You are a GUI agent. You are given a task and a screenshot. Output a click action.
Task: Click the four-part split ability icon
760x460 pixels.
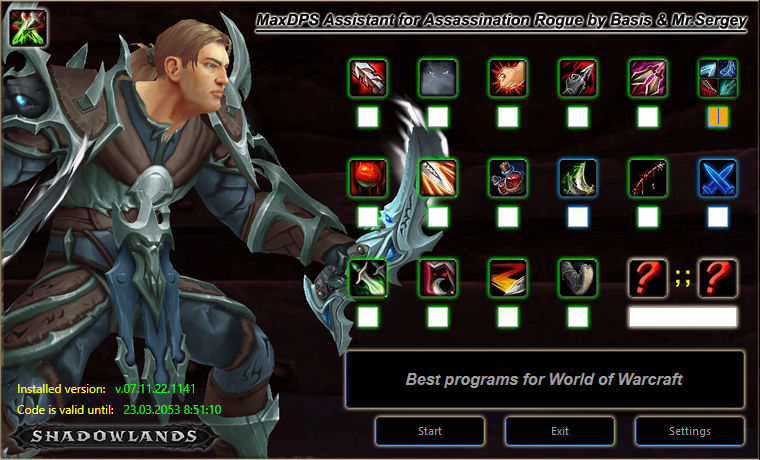[x=718, y=78]
